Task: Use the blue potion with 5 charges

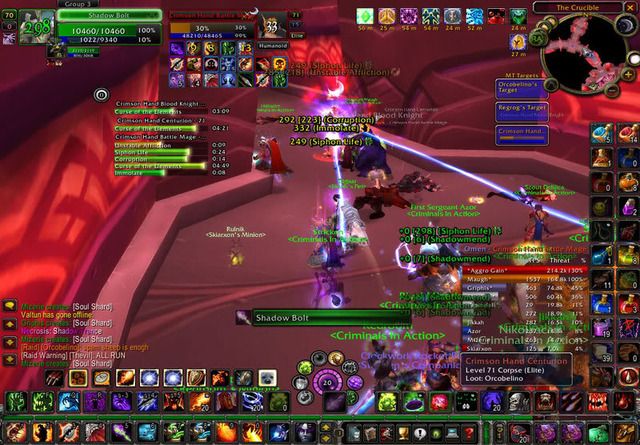Action: tap(603, 133)
